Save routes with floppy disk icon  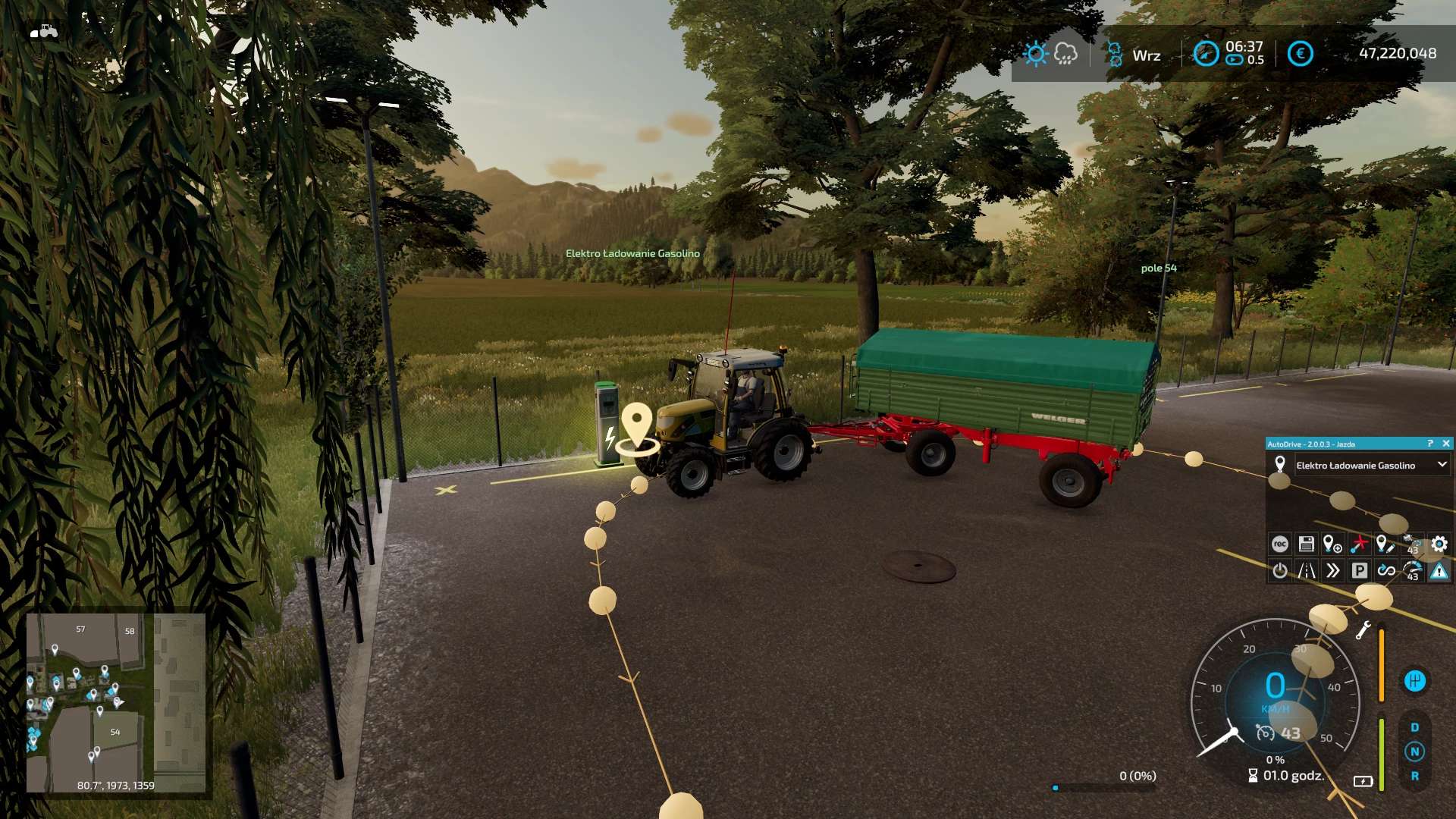(x=1306, y=544)
